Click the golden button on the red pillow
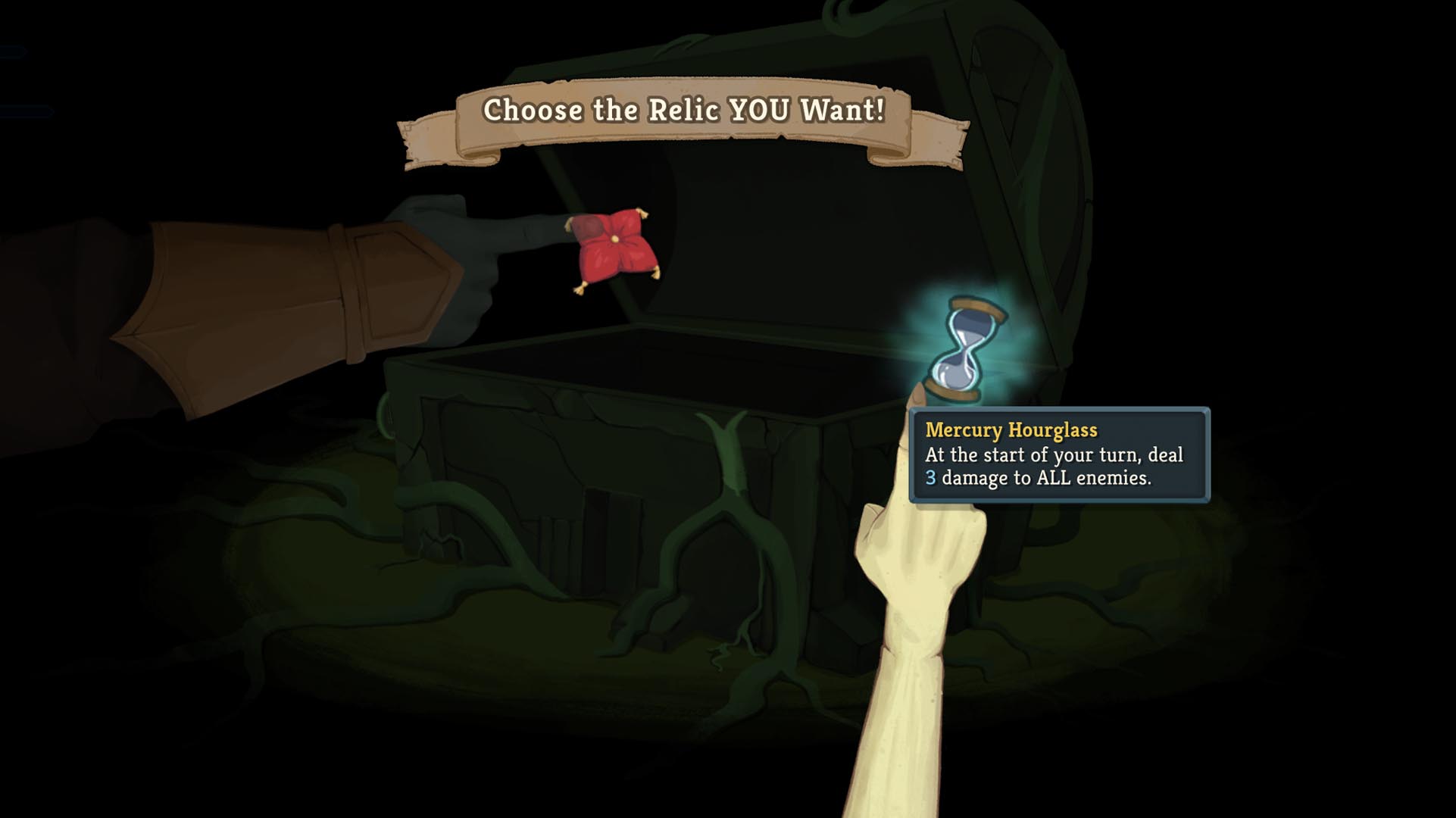The image size is (1456, 818). coord(615,240)
